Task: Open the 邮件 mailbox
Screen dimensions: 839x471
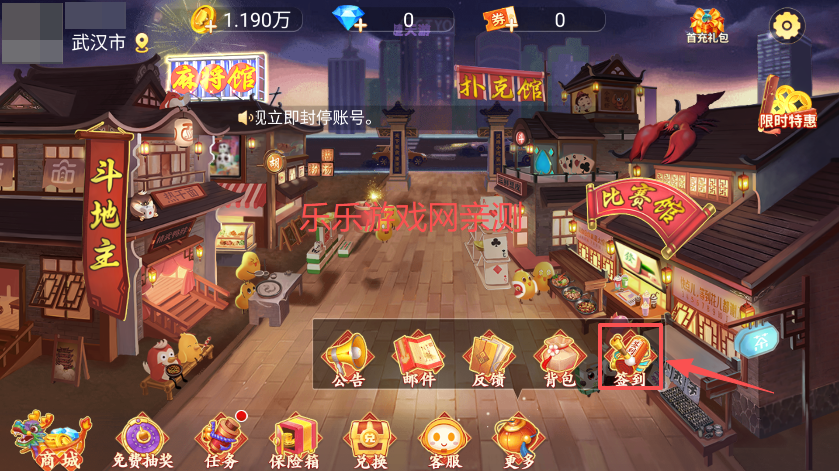Action: point(418,358)
